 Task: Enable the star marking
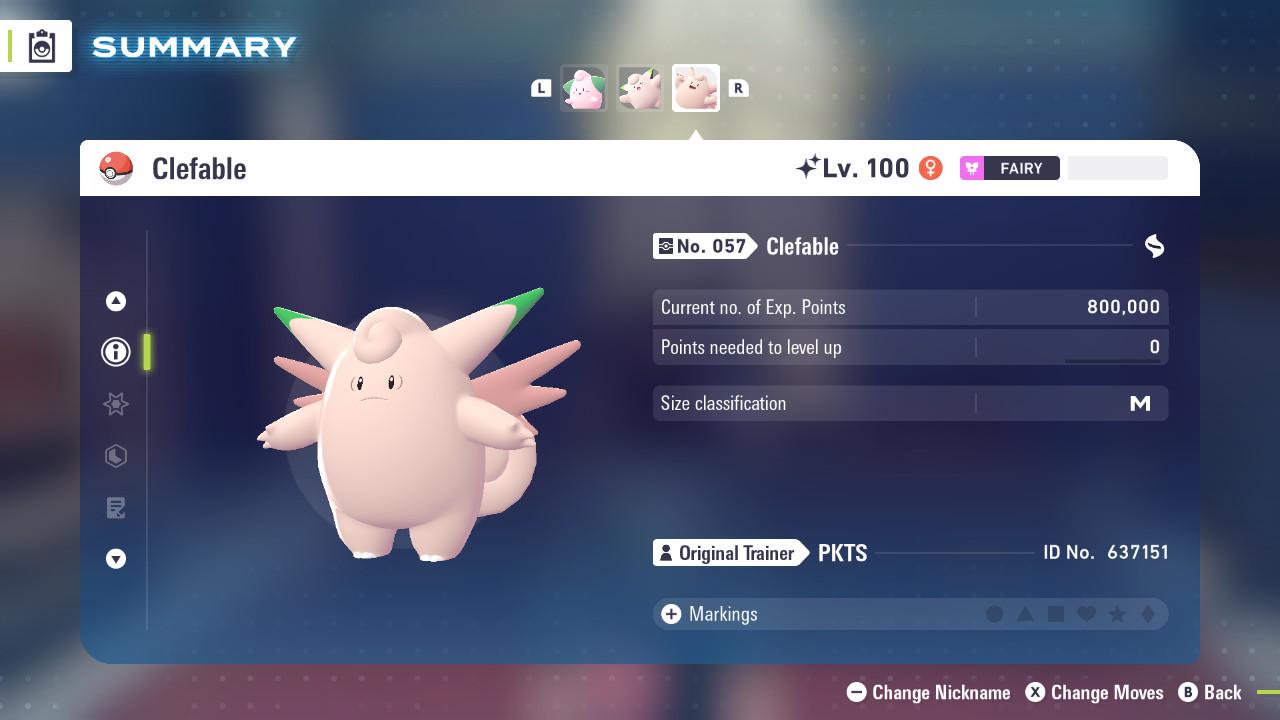tap(1118, 614)
